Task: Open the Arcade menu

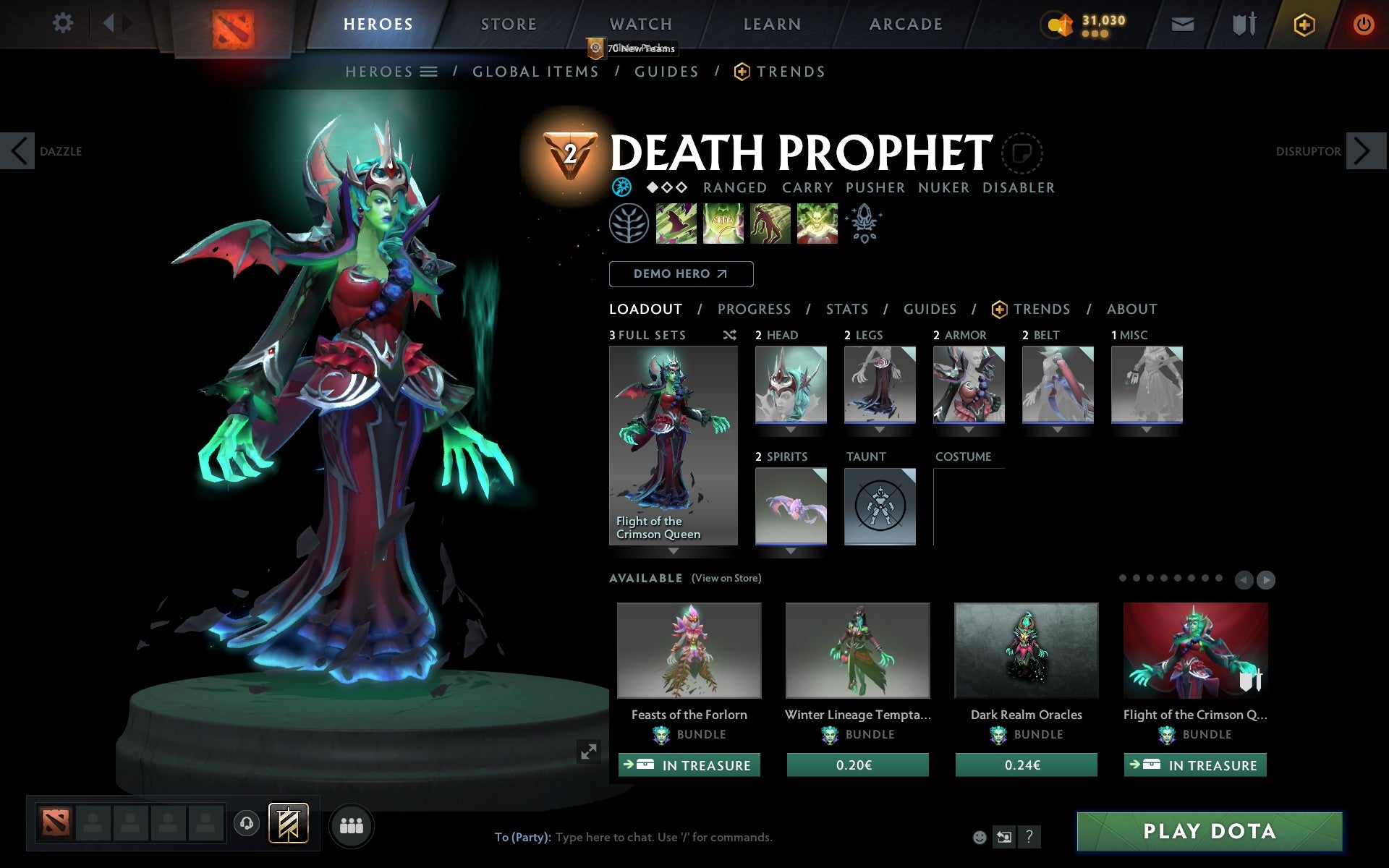Action: coord(904,23)
